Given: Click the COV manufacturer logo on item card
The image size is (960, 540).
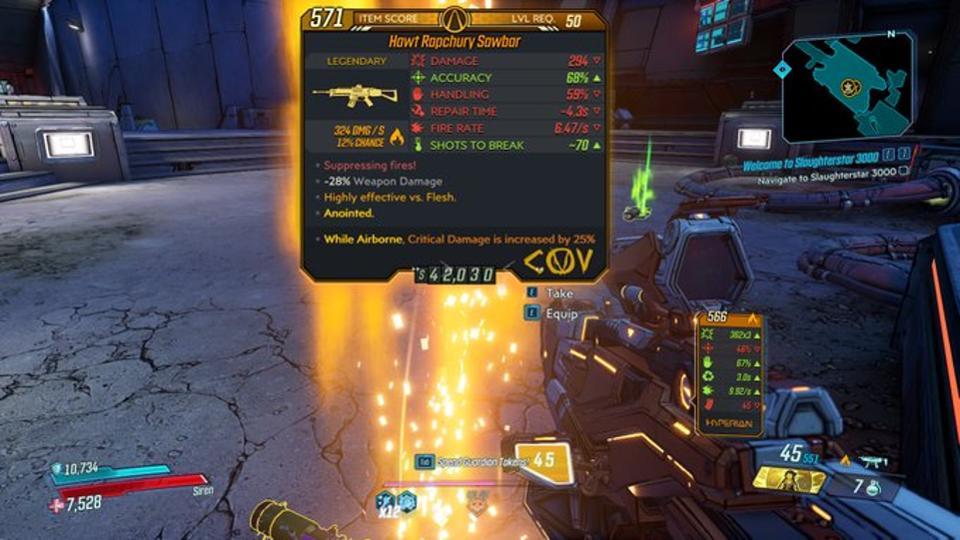Looking at the screenshot, I should (559, 263).
